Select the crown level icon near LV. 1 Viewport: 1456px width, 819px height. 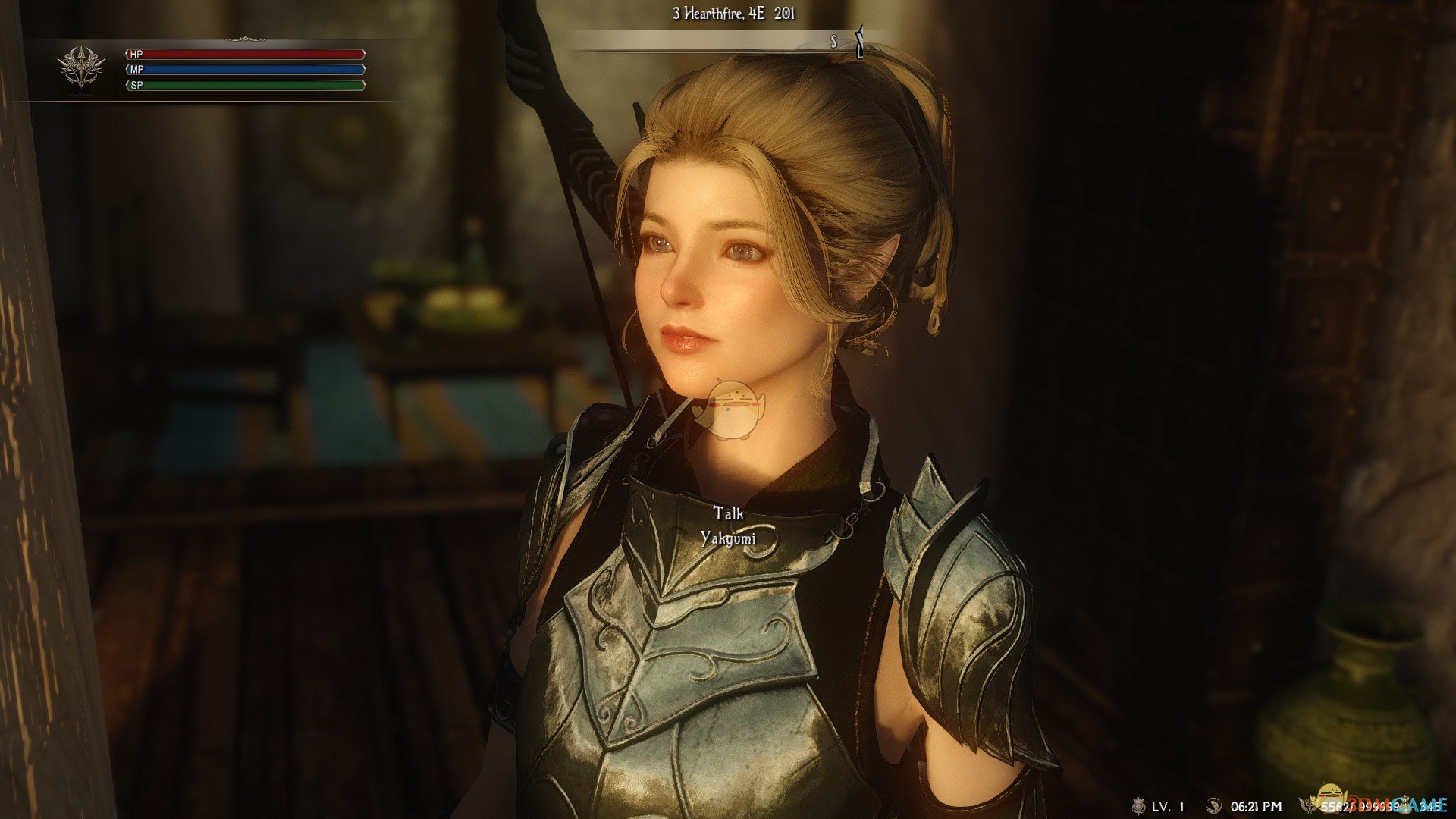coord(1138,807)
